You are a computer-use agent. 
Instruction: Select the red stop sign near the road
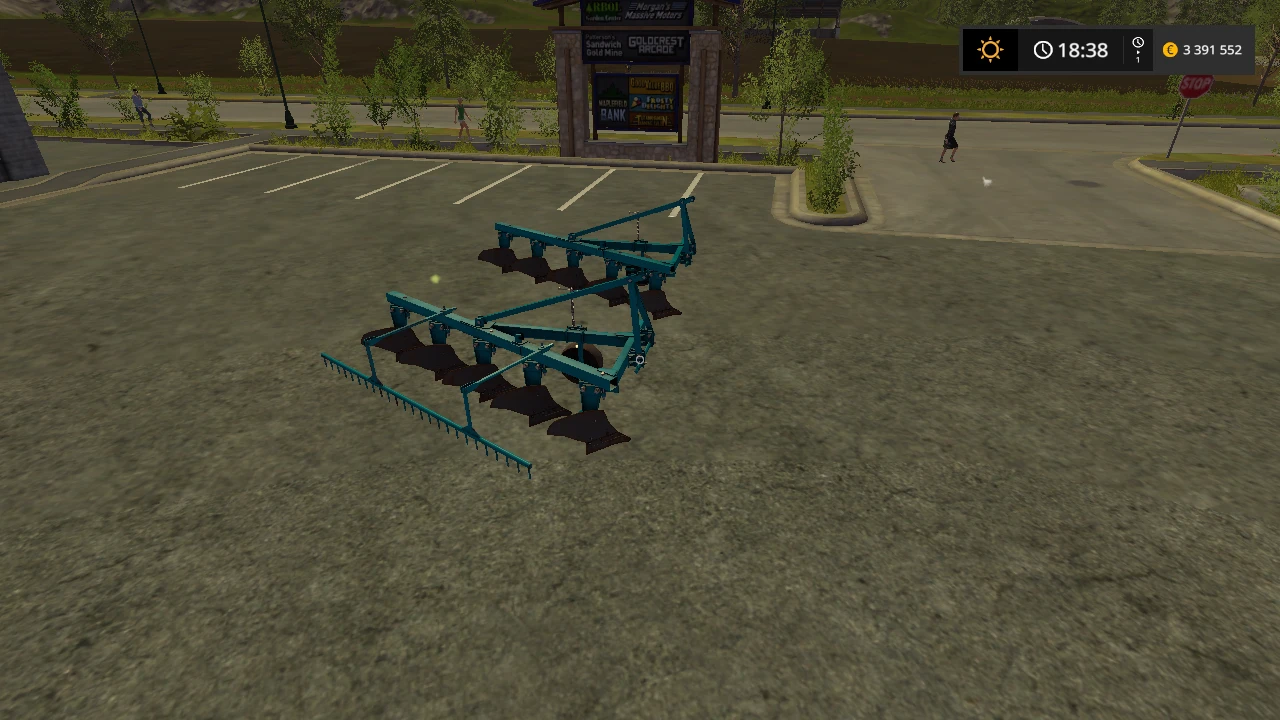click(x=1194, y=87)
